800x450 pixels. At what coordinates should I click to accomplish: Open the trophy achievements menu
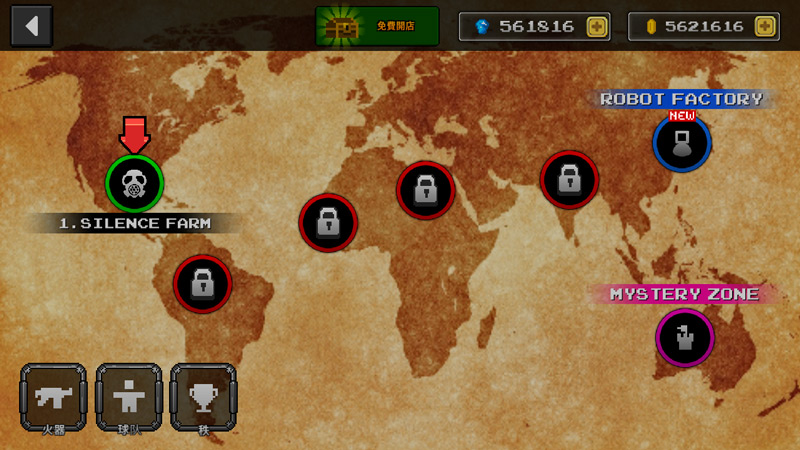tap(203, 397)
